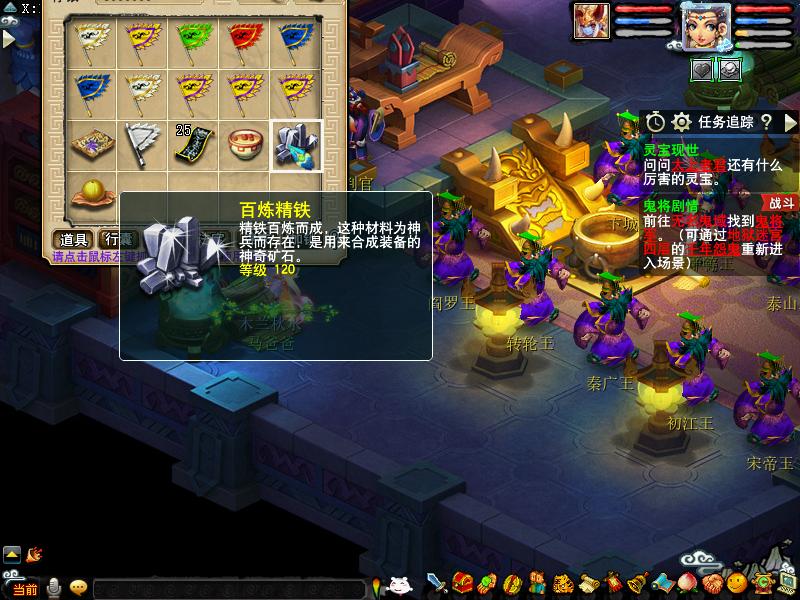Open the quest tracker question mark help
Screen dimensions: 800x600
(765, 122)
